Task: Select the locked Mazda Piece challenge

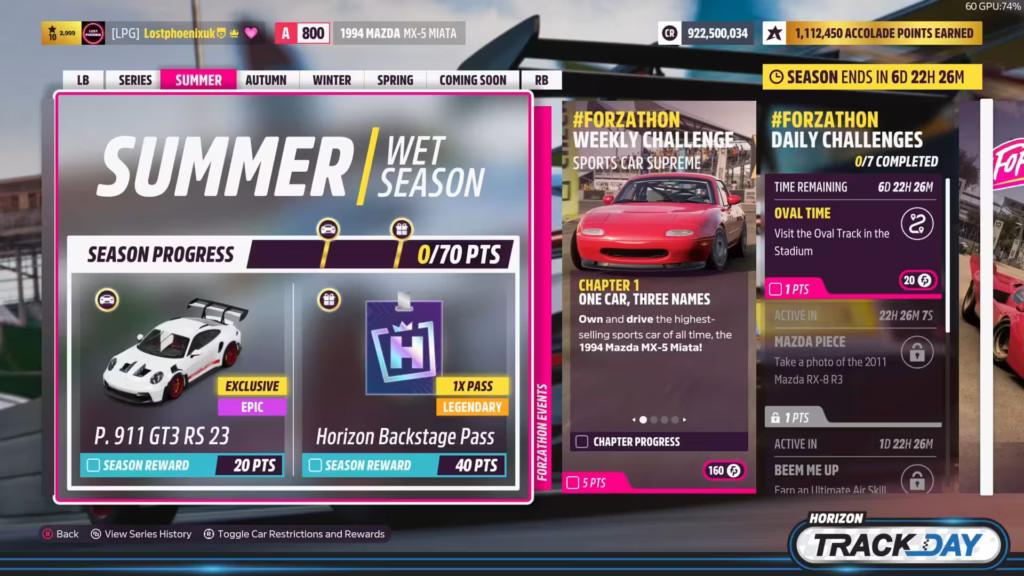Action: coord(856,362)
